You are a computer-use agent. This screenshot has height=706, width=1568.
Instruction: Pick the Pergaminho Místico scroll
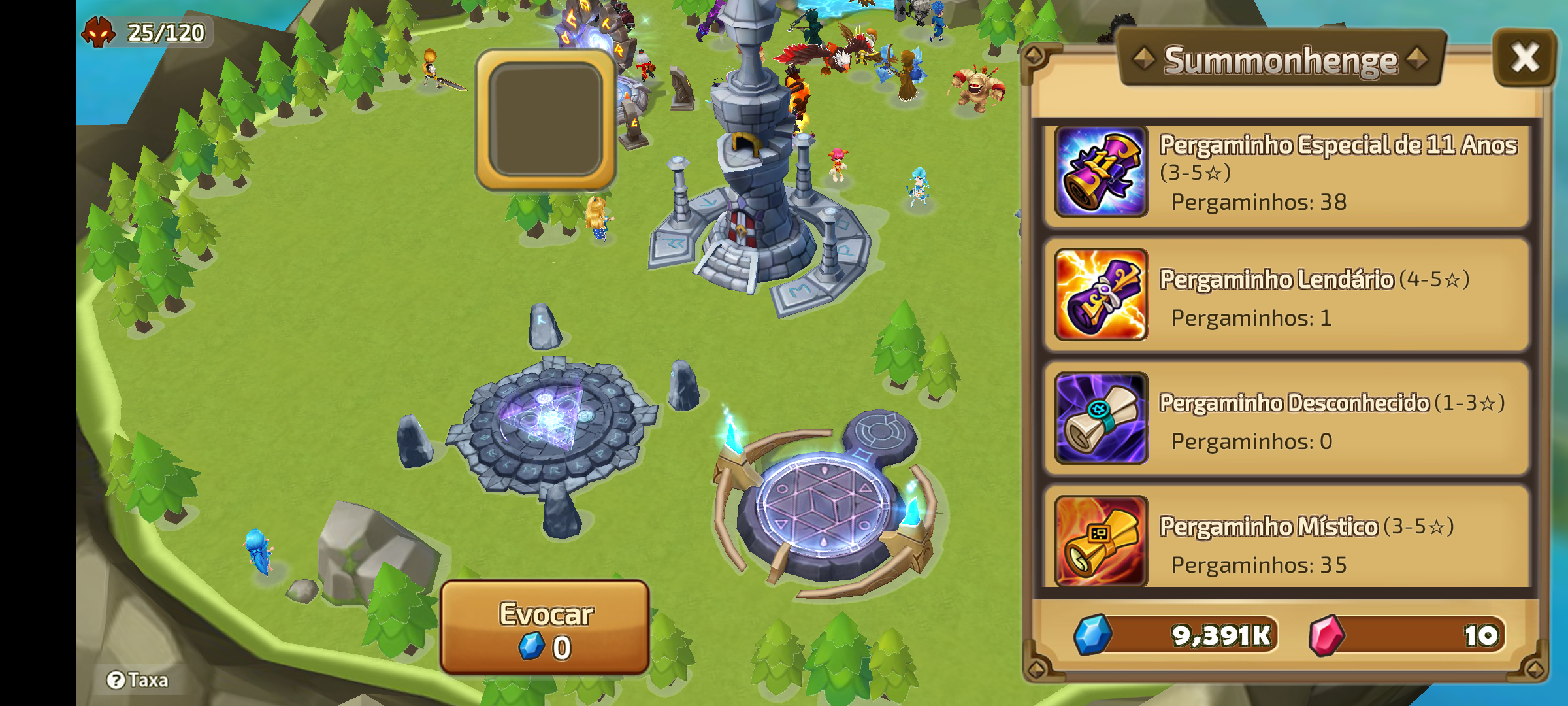pyautogui.click(x=1286, y=541)
